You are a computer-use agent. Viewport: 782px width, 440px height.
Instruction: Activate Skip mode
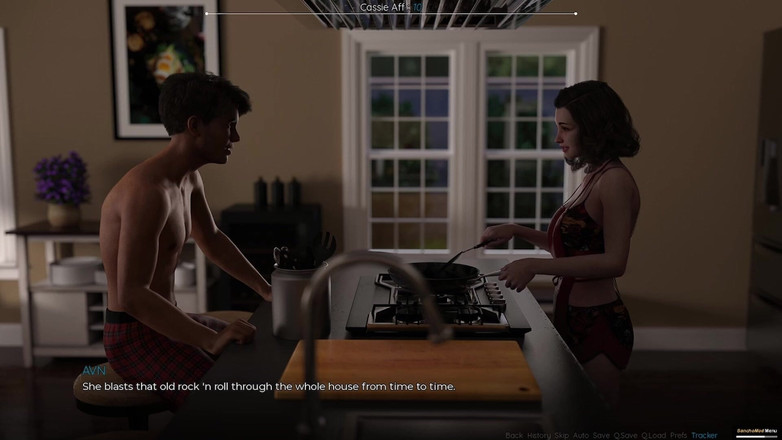561,435
